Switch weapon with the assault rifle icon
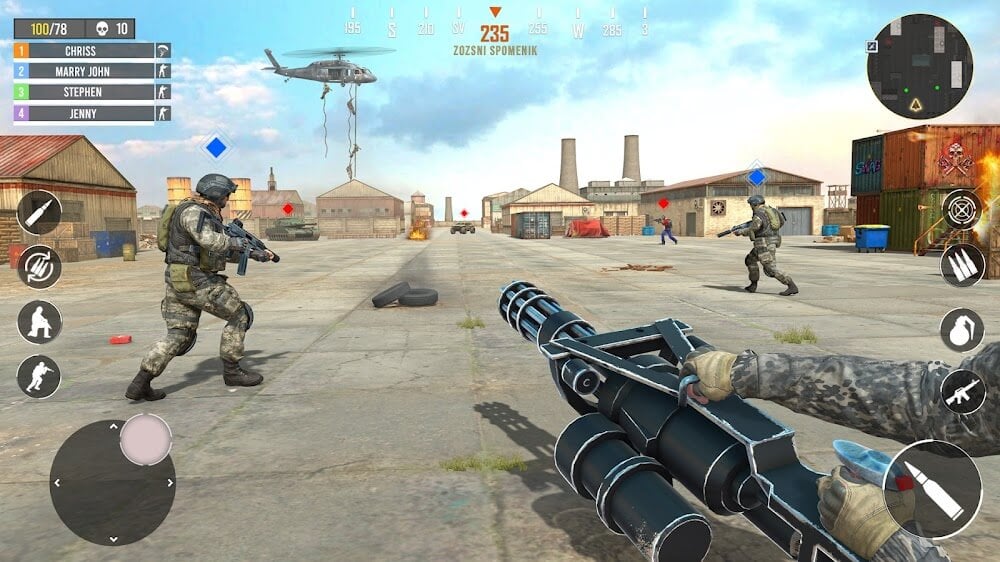 [x=962, y=391]
